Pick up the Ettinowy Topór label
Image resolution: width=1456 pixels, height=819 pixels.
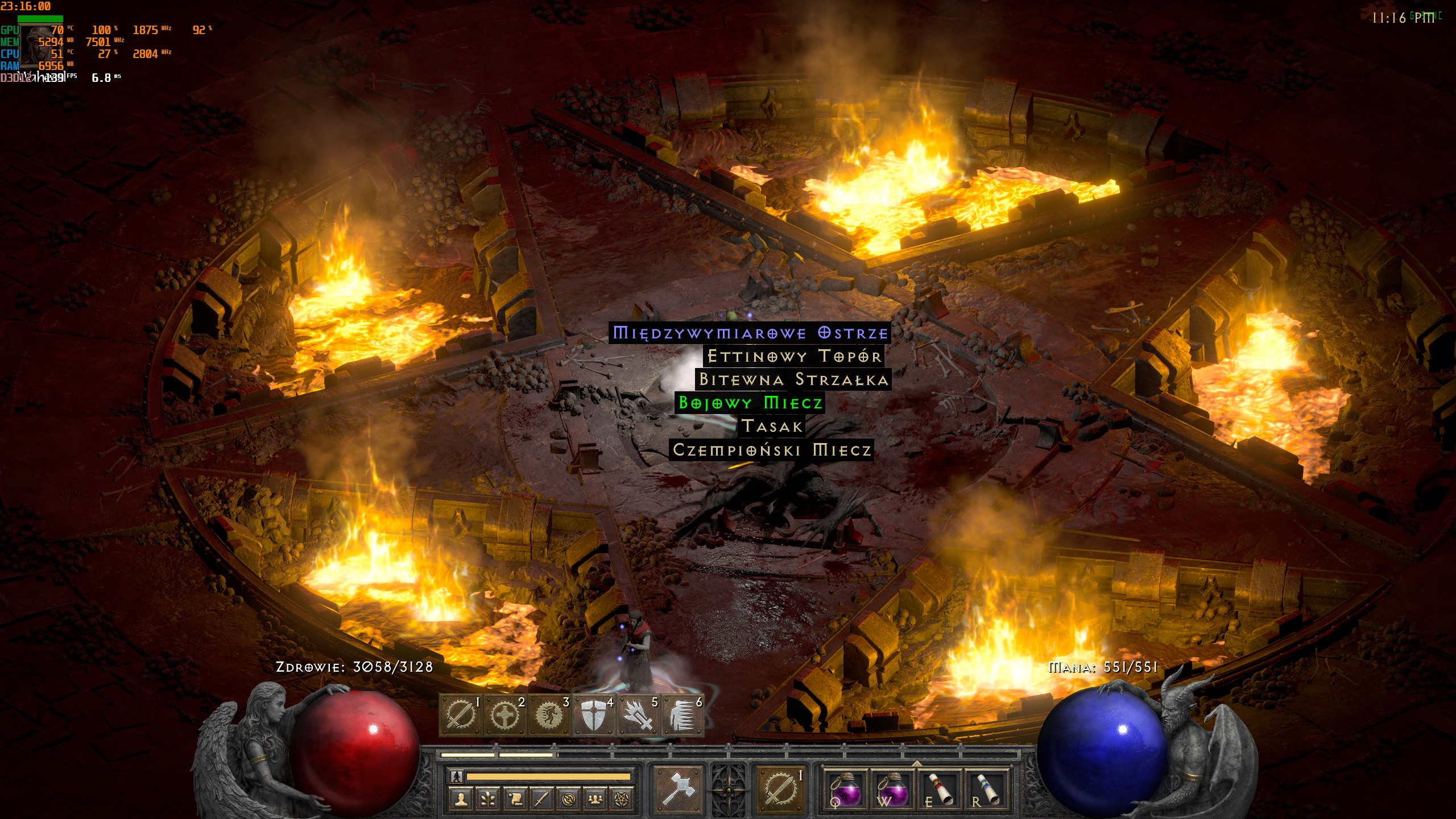click(794, 357)
